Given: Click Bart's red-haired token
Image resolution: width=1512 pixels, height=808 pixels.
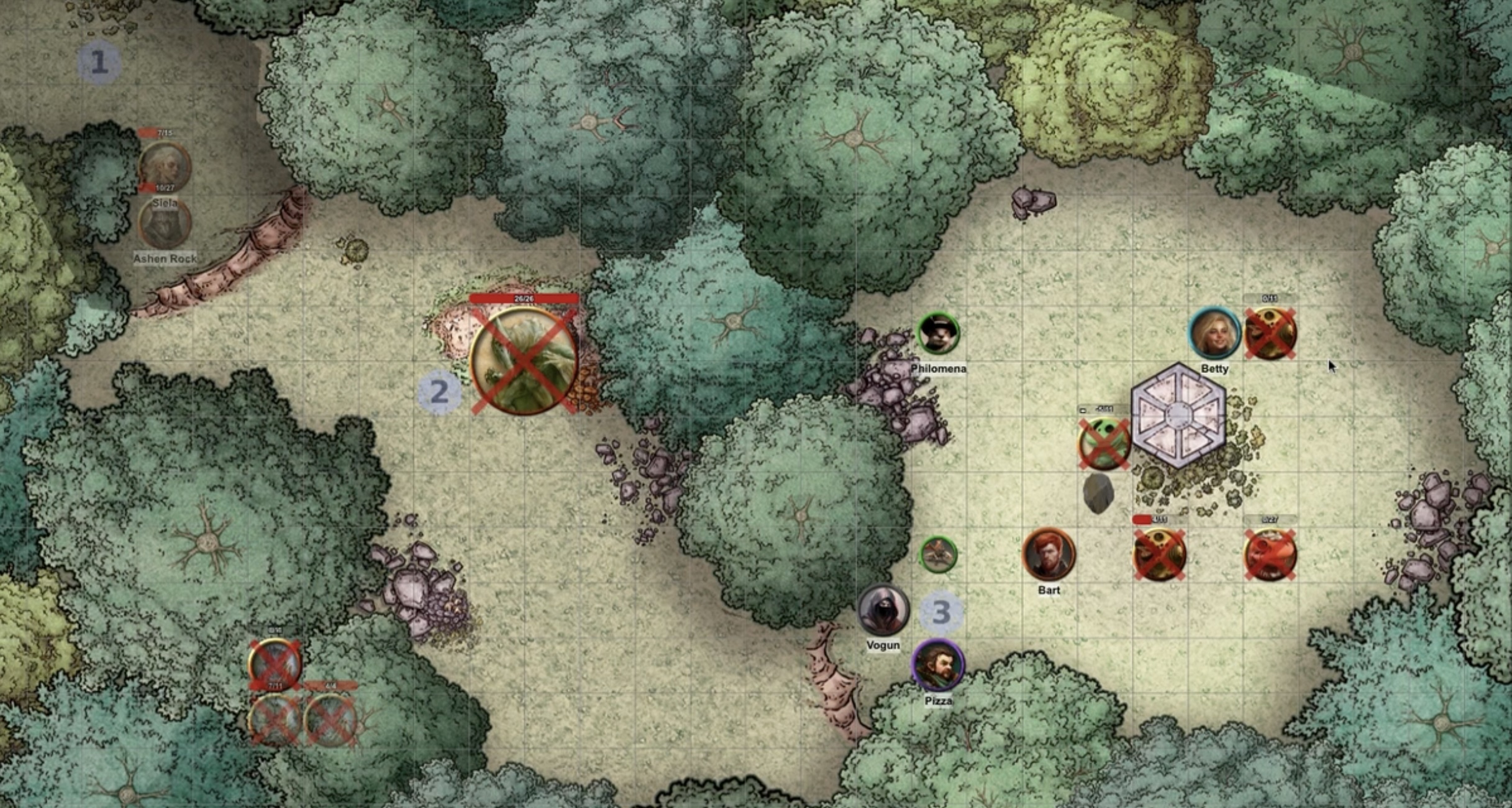Looking at the screenshot, I should [x=1049, y=554].
